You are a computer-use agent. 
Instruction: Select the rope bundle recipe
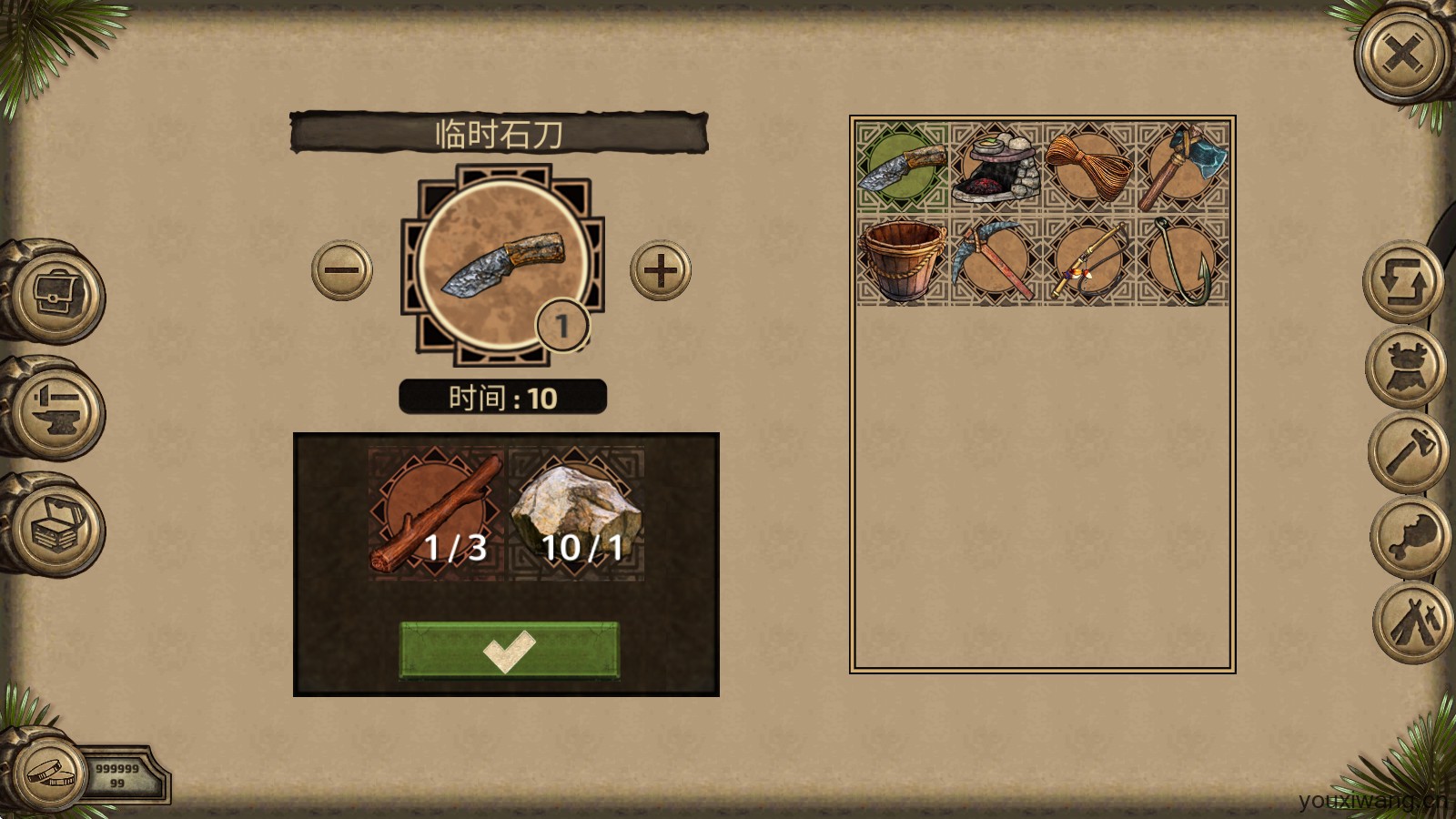tap(1088, 167)
